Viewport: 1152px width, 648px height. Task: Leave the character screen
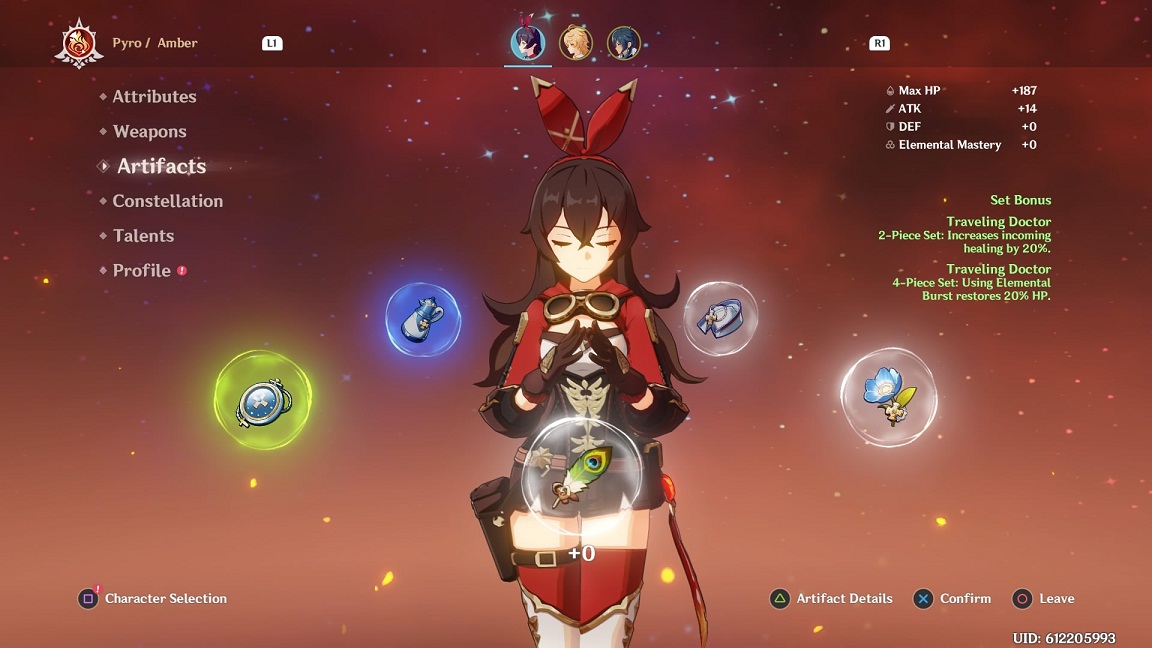(x=1044, y=599)
